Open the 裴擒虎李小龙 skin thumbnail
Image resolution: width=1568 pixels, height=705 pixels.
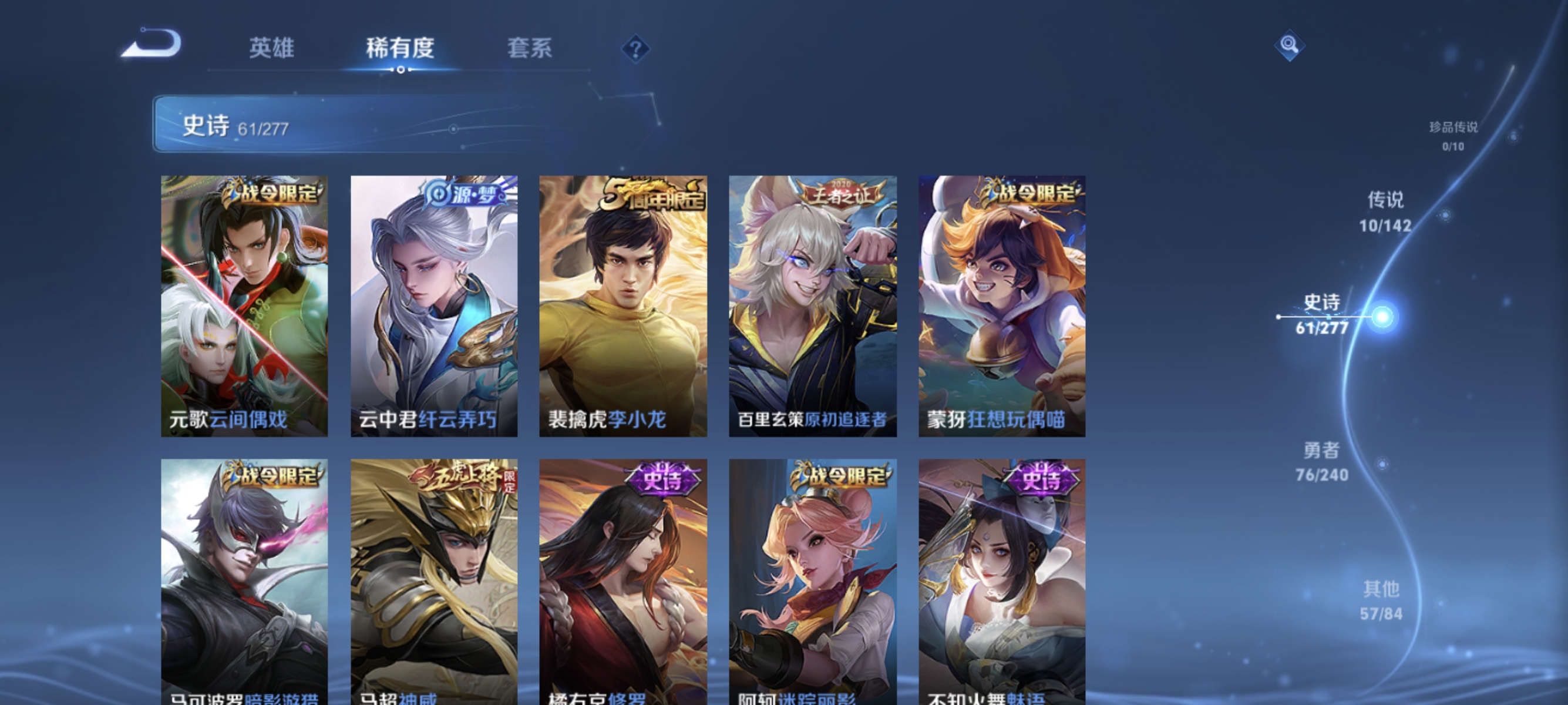(x=623, y=304)
